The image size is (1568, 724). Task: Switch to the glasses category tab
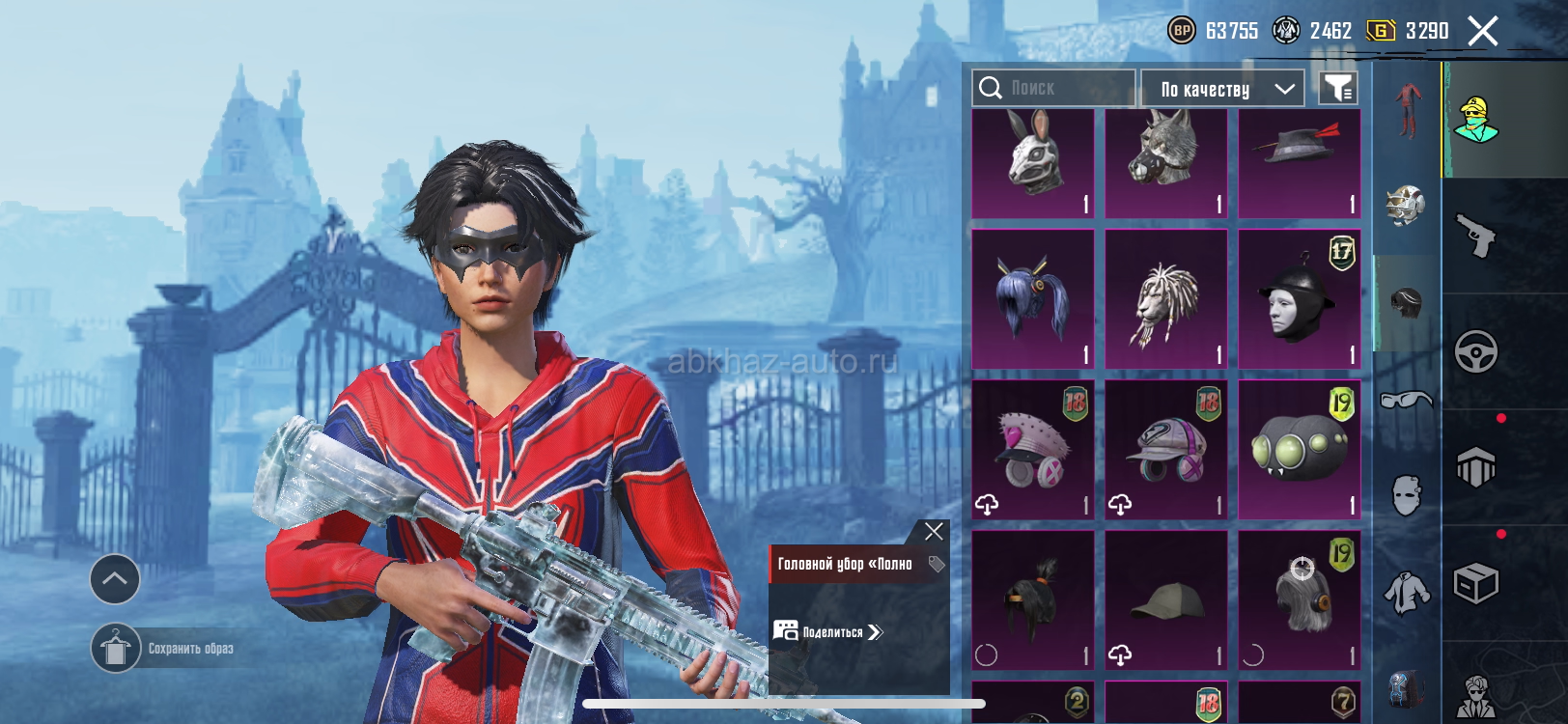(x=1407, y=400)
